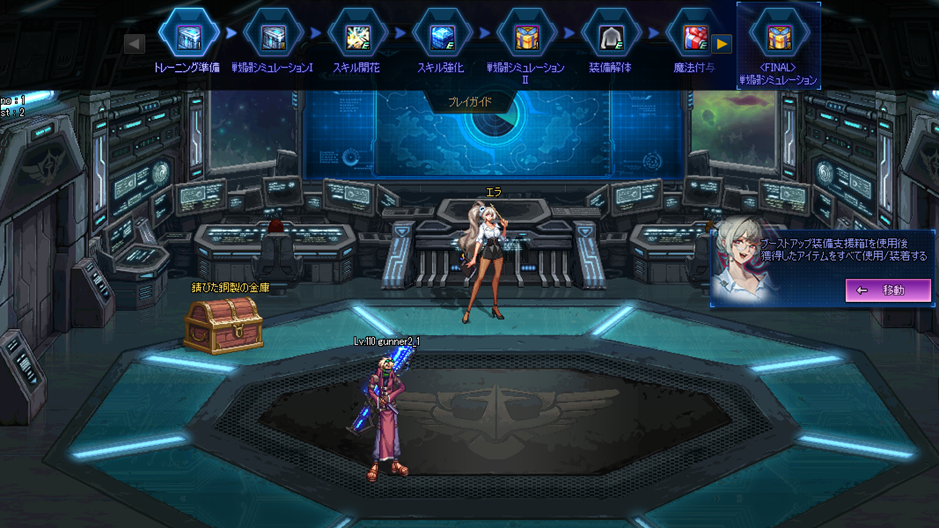The image size is (939, 528).
Task: Choose the 装備解体 step icon
Action: click(x=610, y=36)
